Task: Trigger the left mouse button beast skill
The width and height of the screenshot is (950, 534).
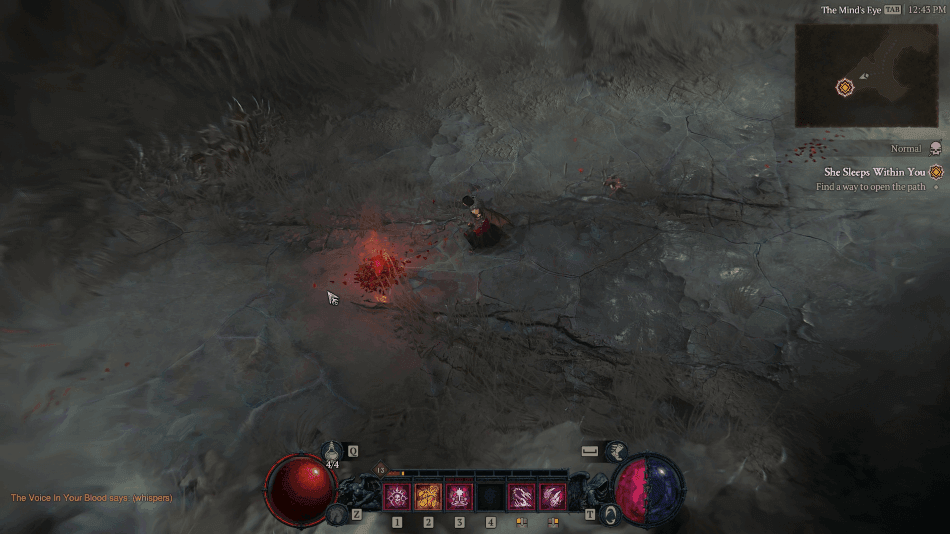Action: tap(521, 497)
